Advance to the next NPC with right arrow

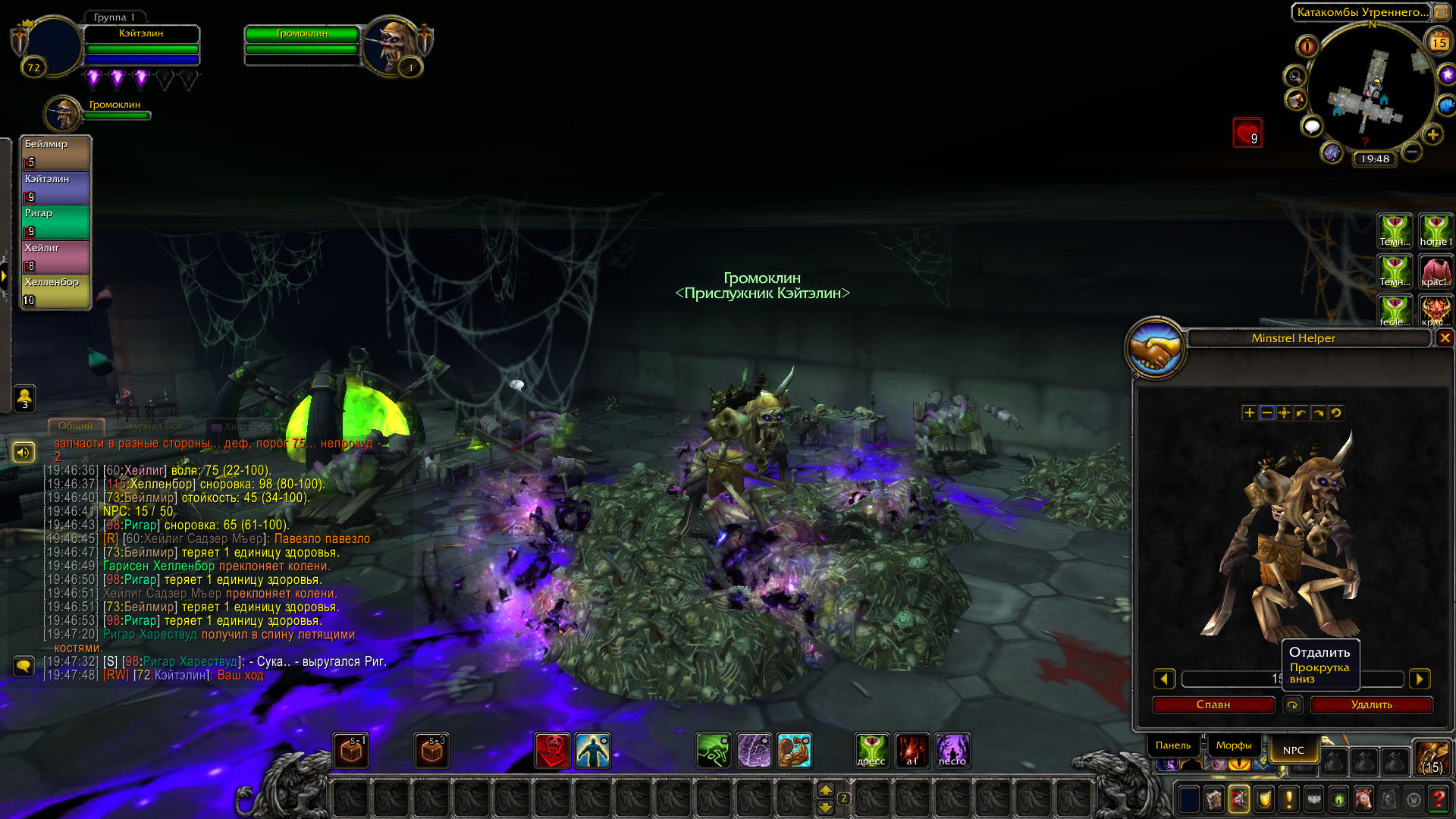1420,679
